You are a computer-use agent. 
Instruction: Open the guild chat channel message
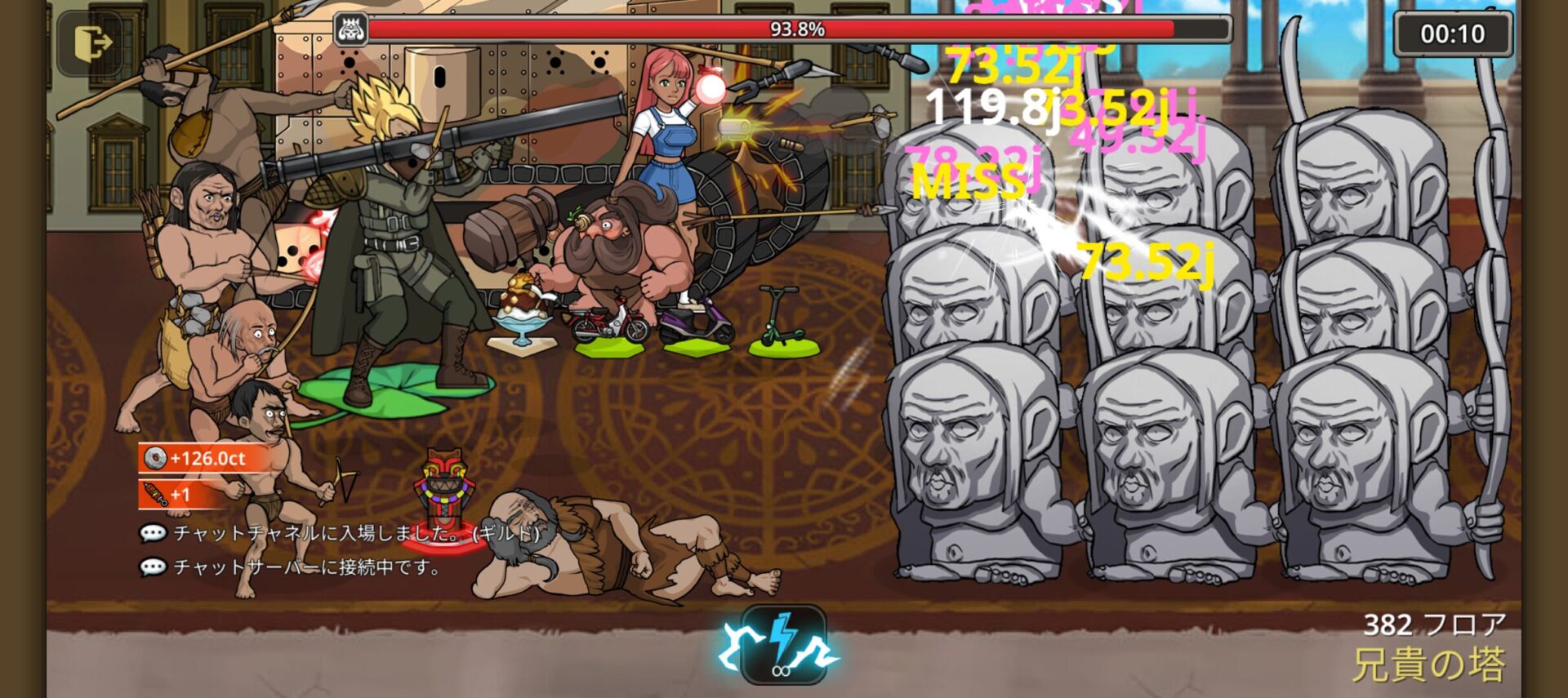pyautogui.click(x=343, y=533)
